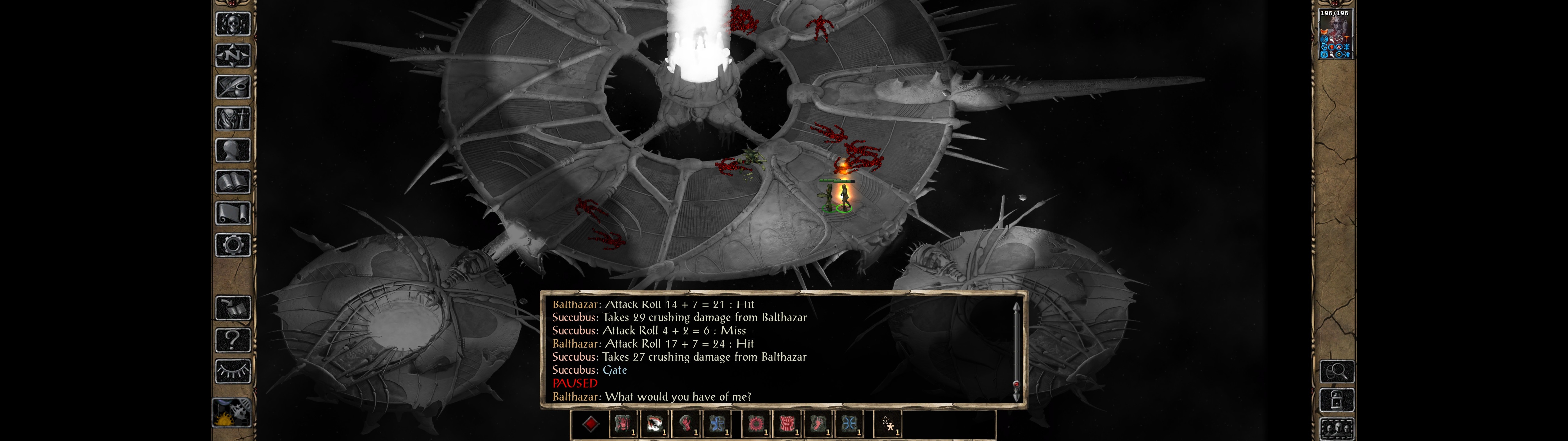Activate the red footprint ability
Image resolution: width=1568 pixels, height=441 pixels.
(818, 424)
